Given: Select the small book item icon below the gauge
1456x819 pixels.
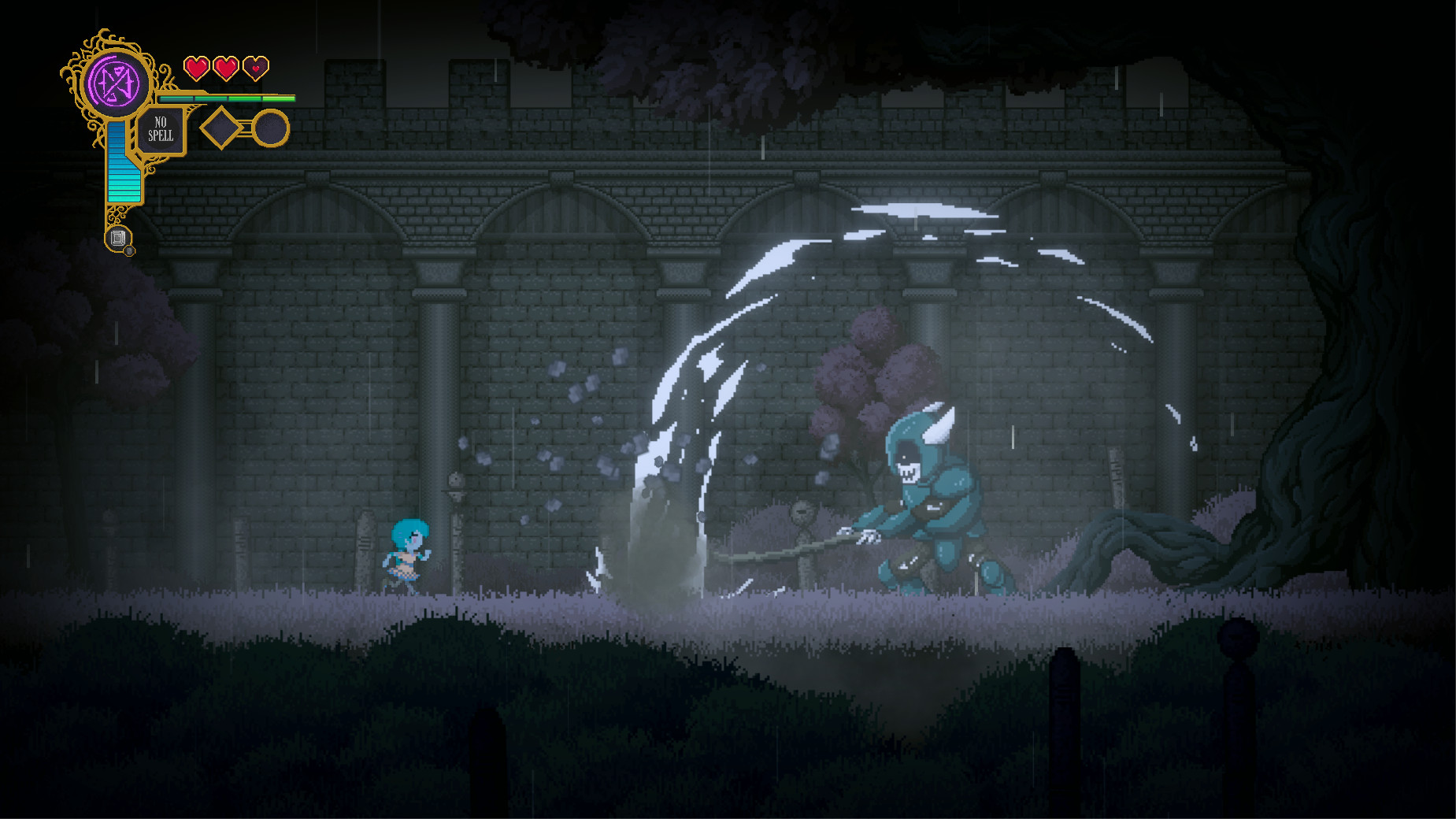Looking at the screenshot, I should (x=117, y=236).
